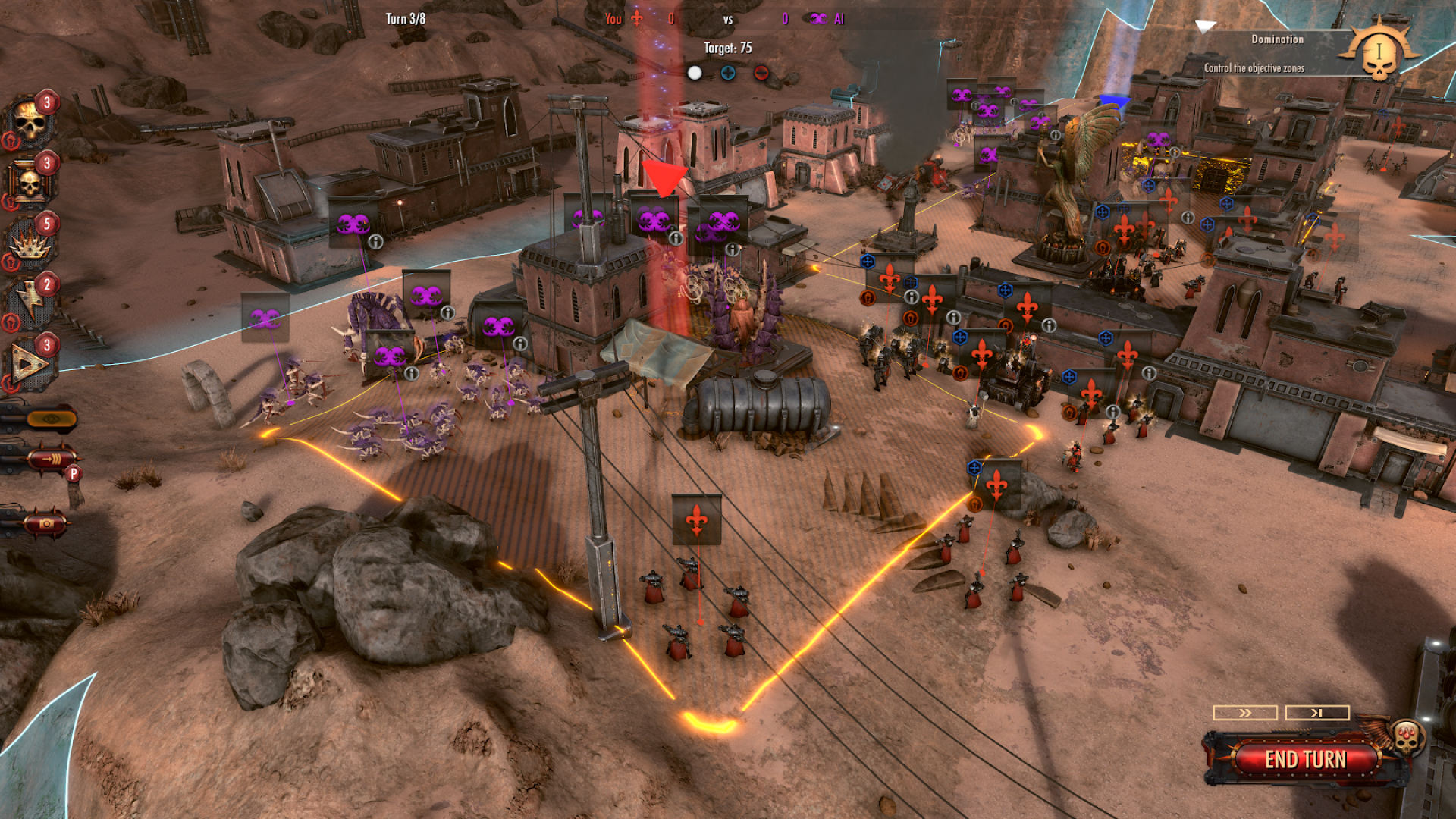Use the spiked explosion stratagem costing 5

click(30, 243)
